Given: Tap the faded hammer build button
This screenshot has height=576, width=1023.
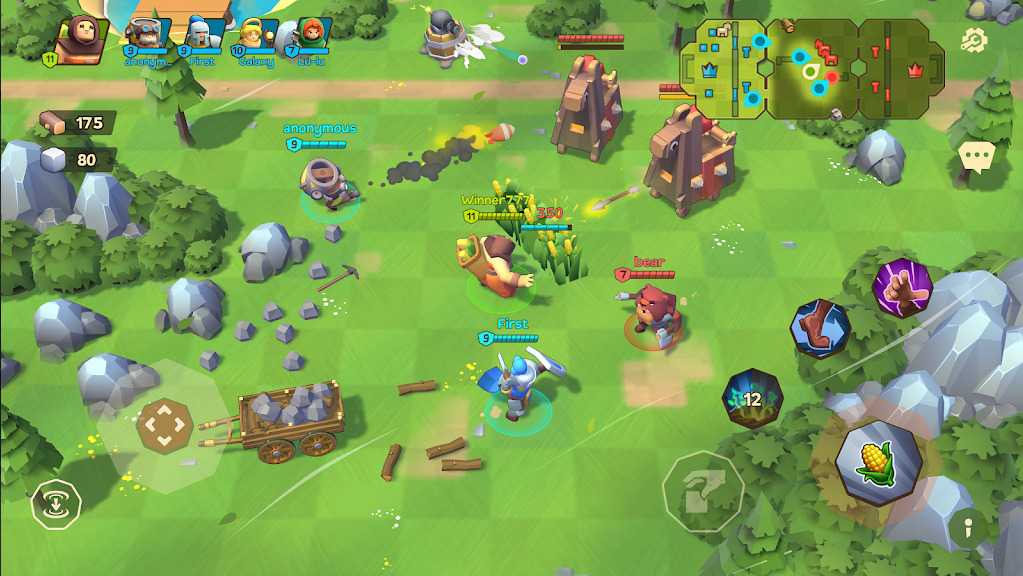Looking at the screenshot, I should coord(702,491).
